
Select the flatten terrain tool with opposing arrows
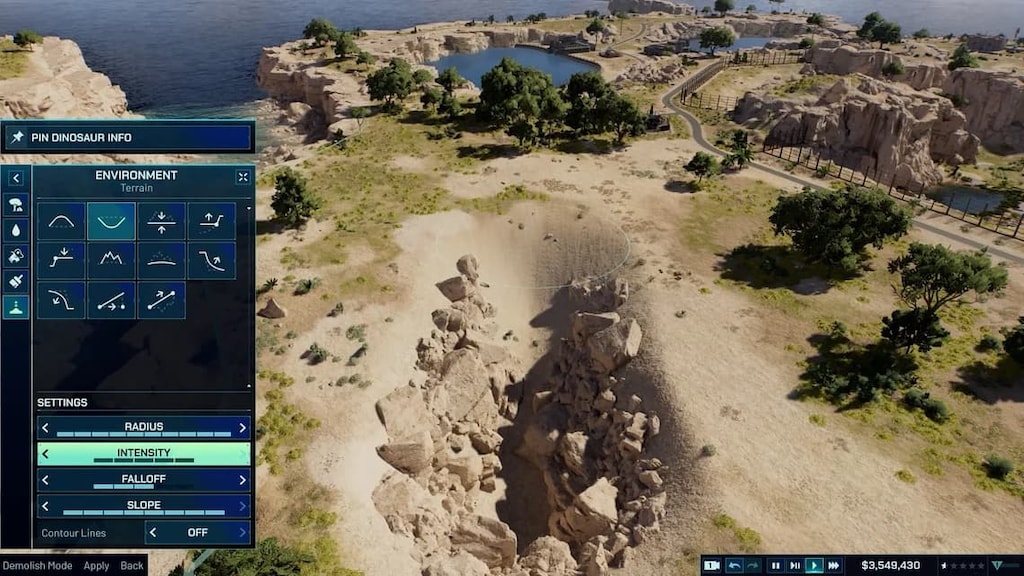pyautogui.click(x=161, y=221)
